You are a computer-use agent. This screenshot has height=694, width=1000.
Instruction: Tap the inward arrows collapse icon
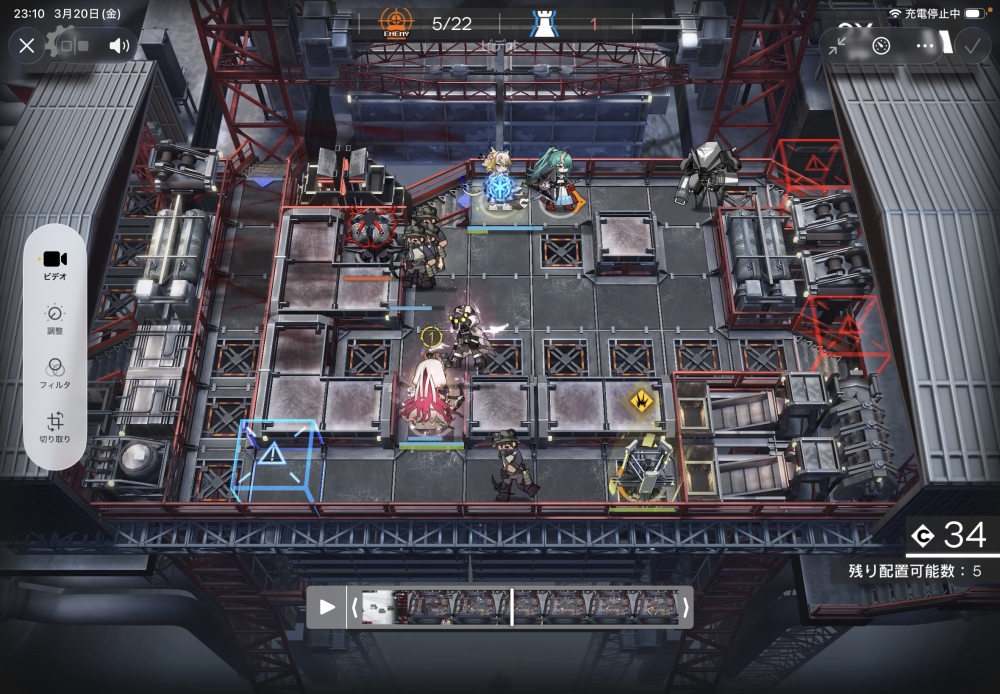coord(838,45)
